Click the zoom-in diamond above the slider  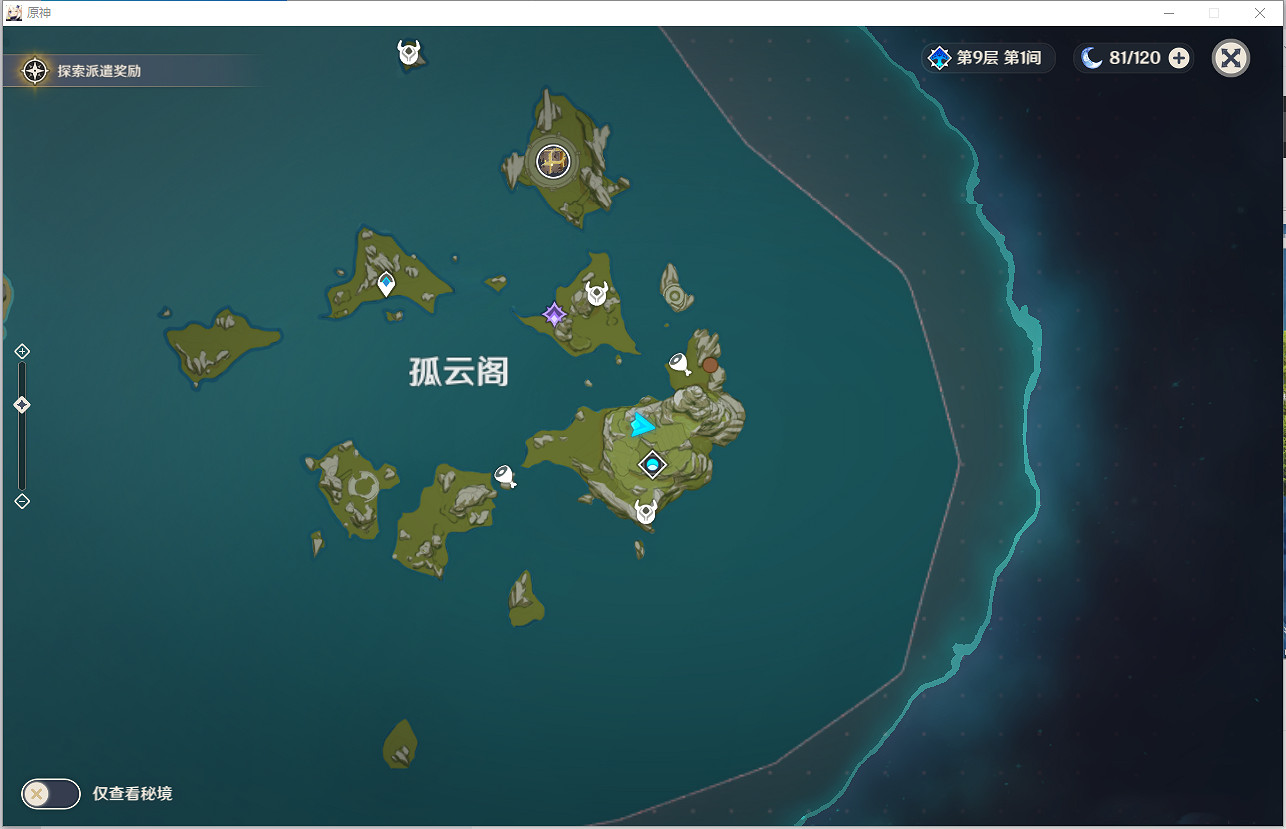click(21, 351)
